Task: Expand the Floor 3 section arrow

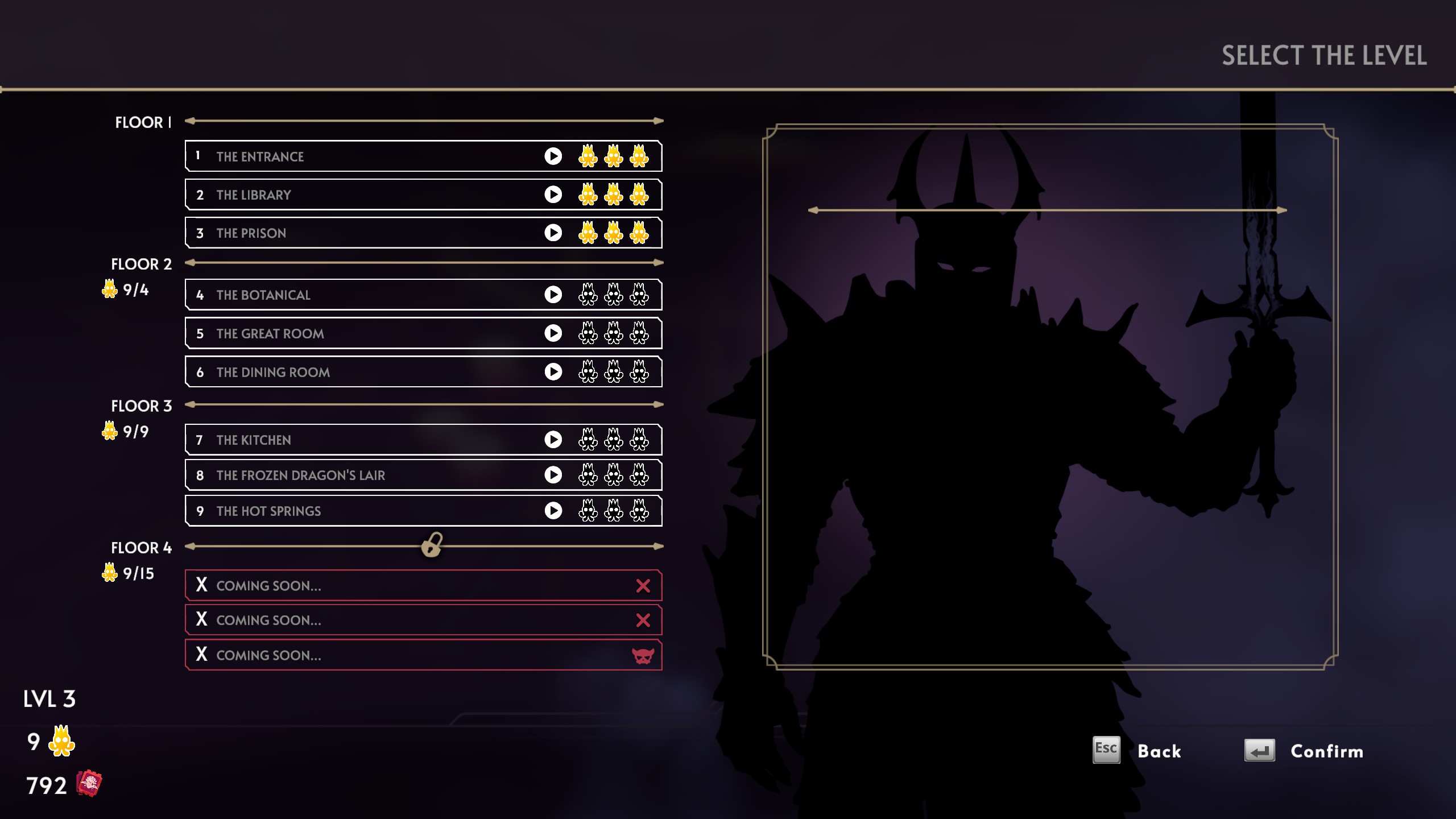Action: tap(424, 405)
